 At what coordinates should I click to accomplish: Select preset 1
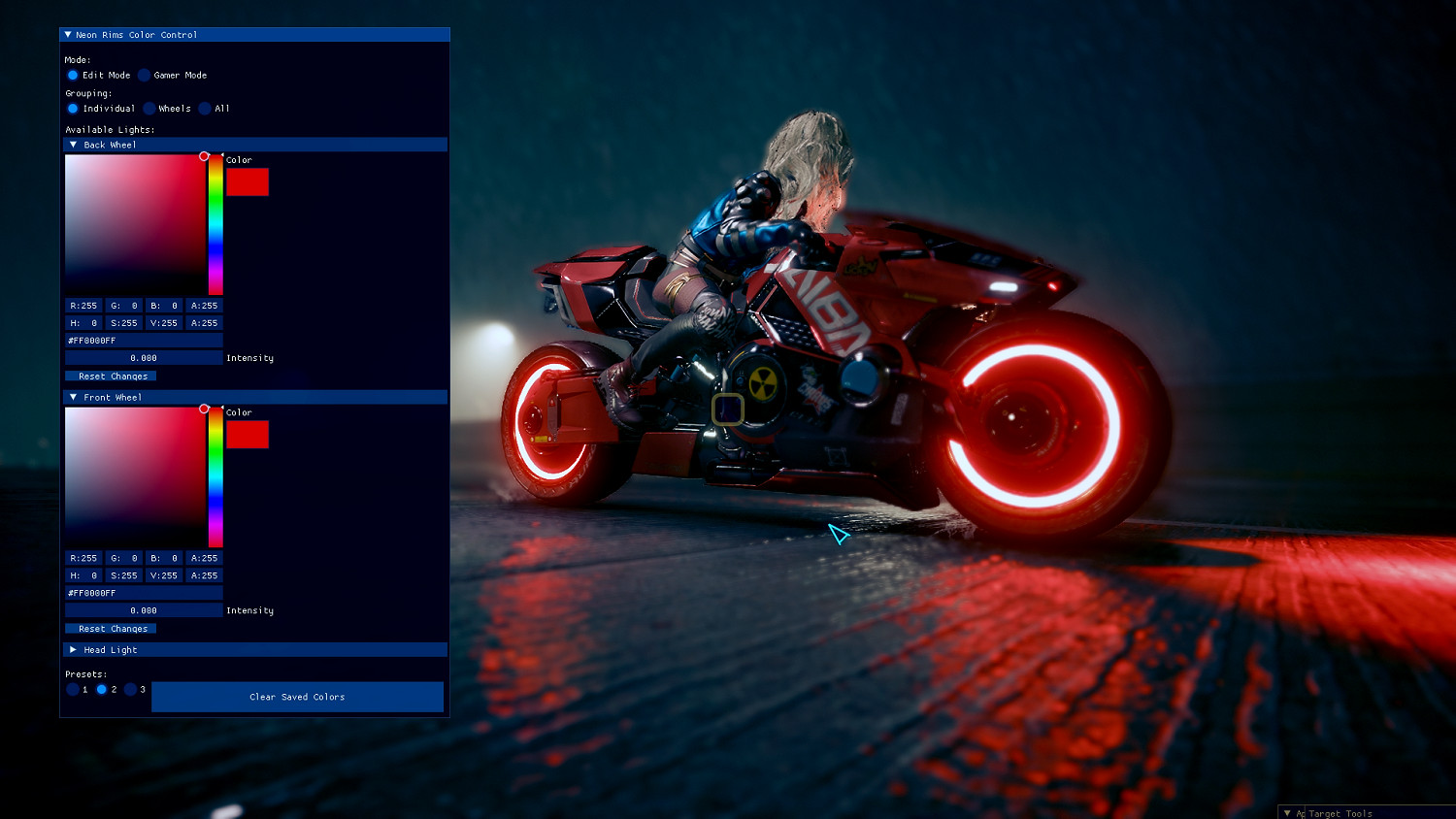tap(73, 689)
